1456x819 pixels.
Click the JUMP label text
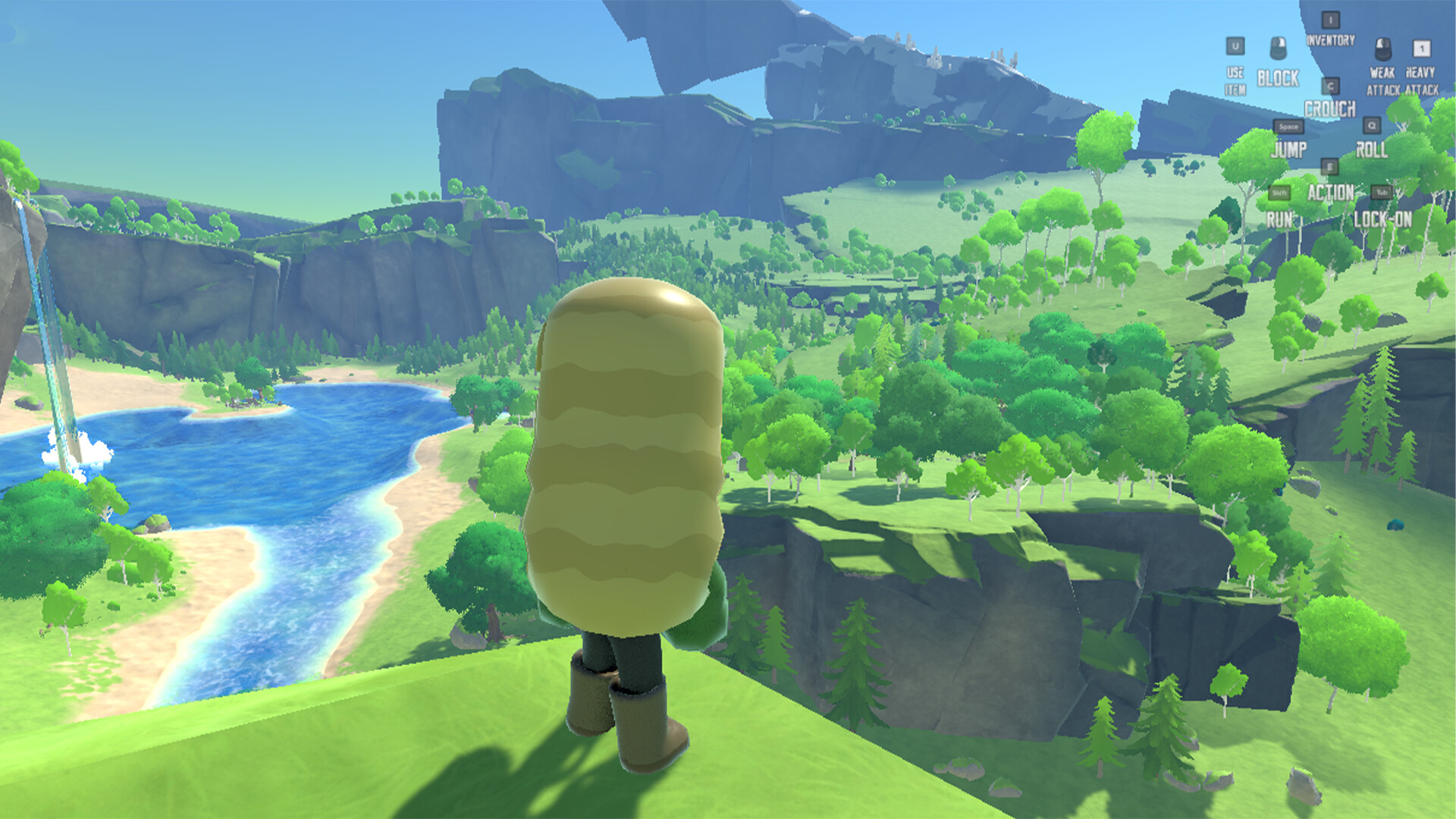[x=1290, y=149]
